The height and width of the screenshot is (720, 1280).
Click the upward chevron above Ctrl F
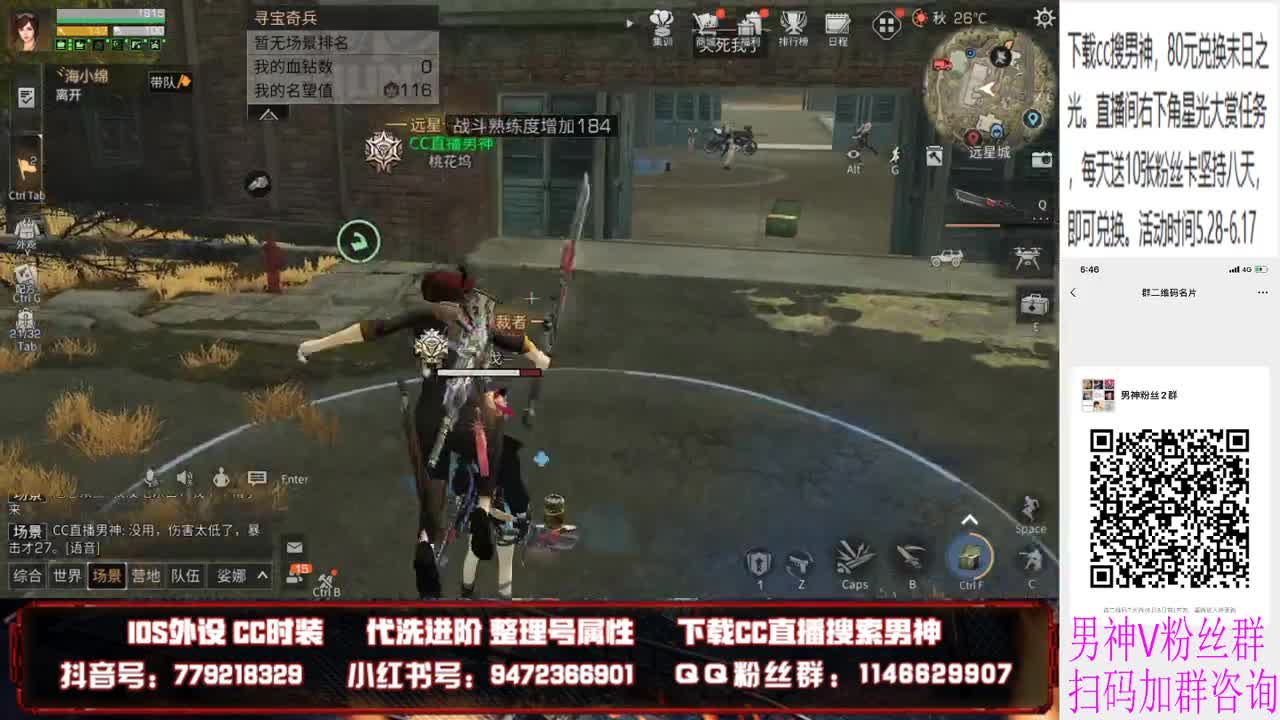coord(968,517)
